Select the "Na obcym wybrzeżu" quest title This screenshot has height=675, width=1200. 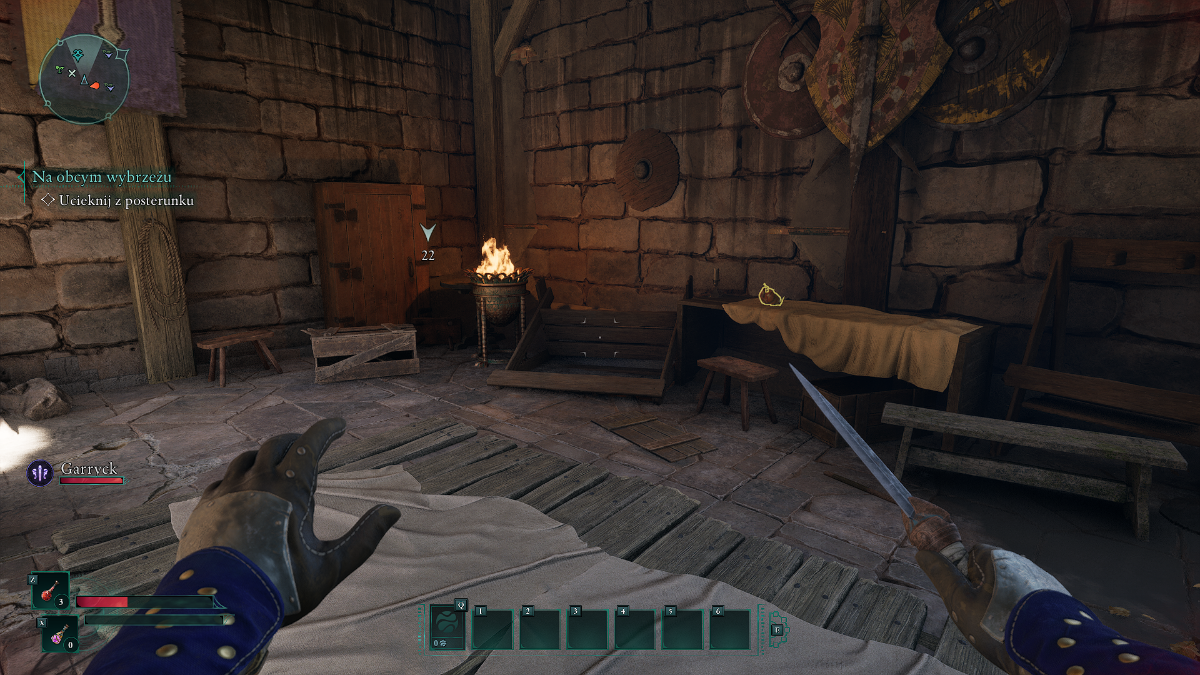coord(101,177)
